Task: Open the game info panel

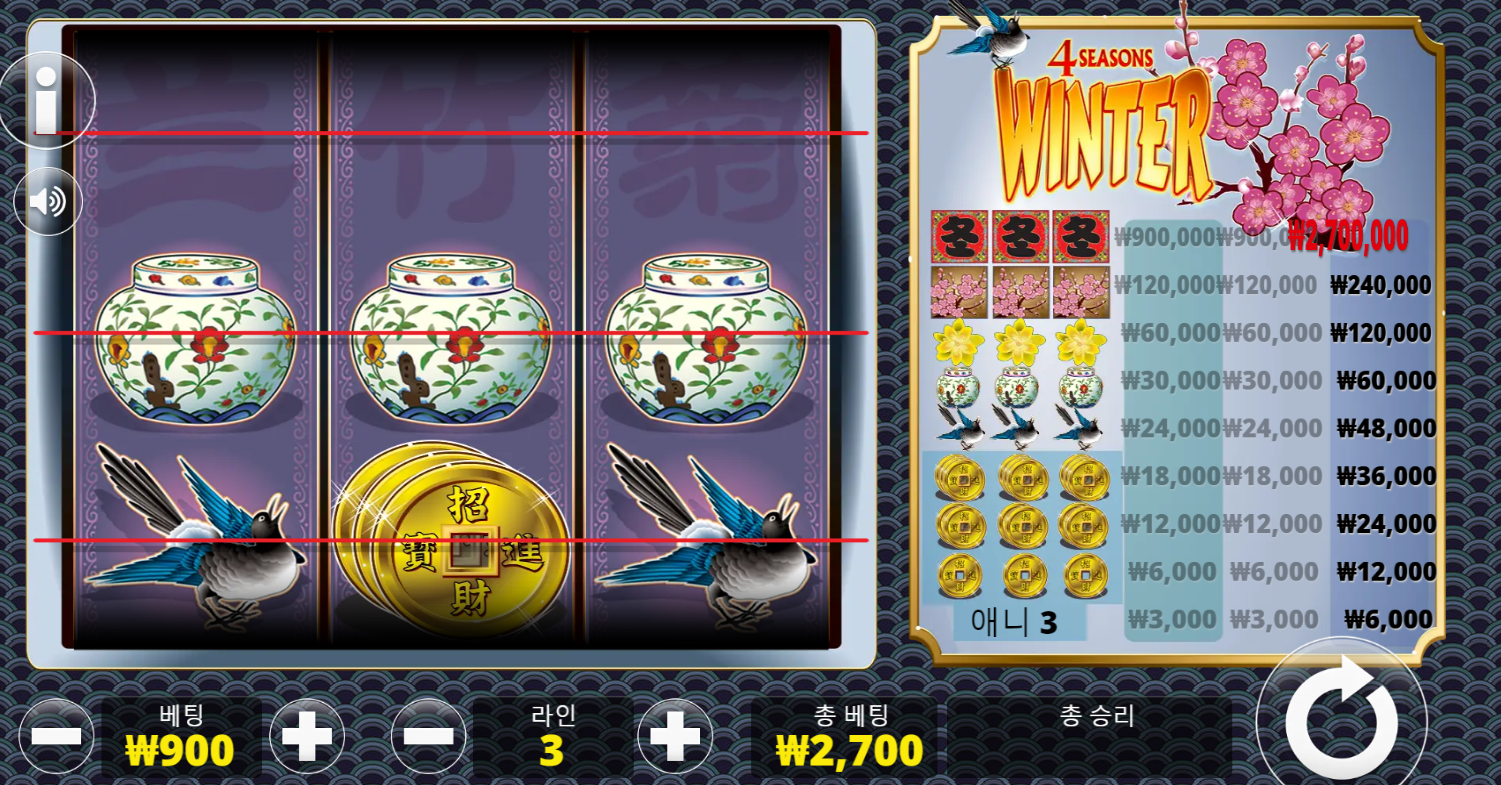Action: (x=45, y=100)
